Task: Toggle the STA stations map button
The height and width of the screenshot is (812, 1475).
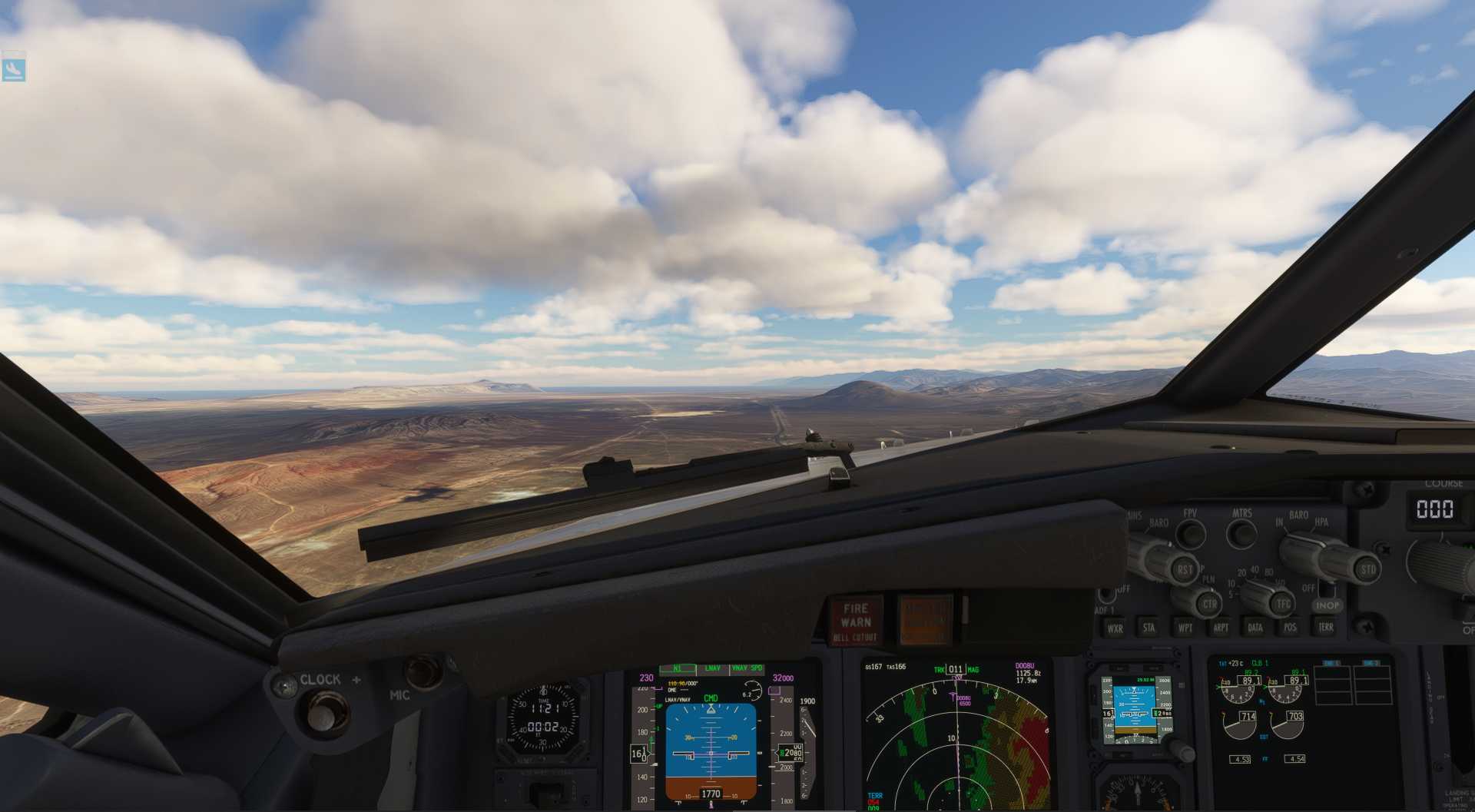Action: pyautogui.click(x=1149, y=628)
